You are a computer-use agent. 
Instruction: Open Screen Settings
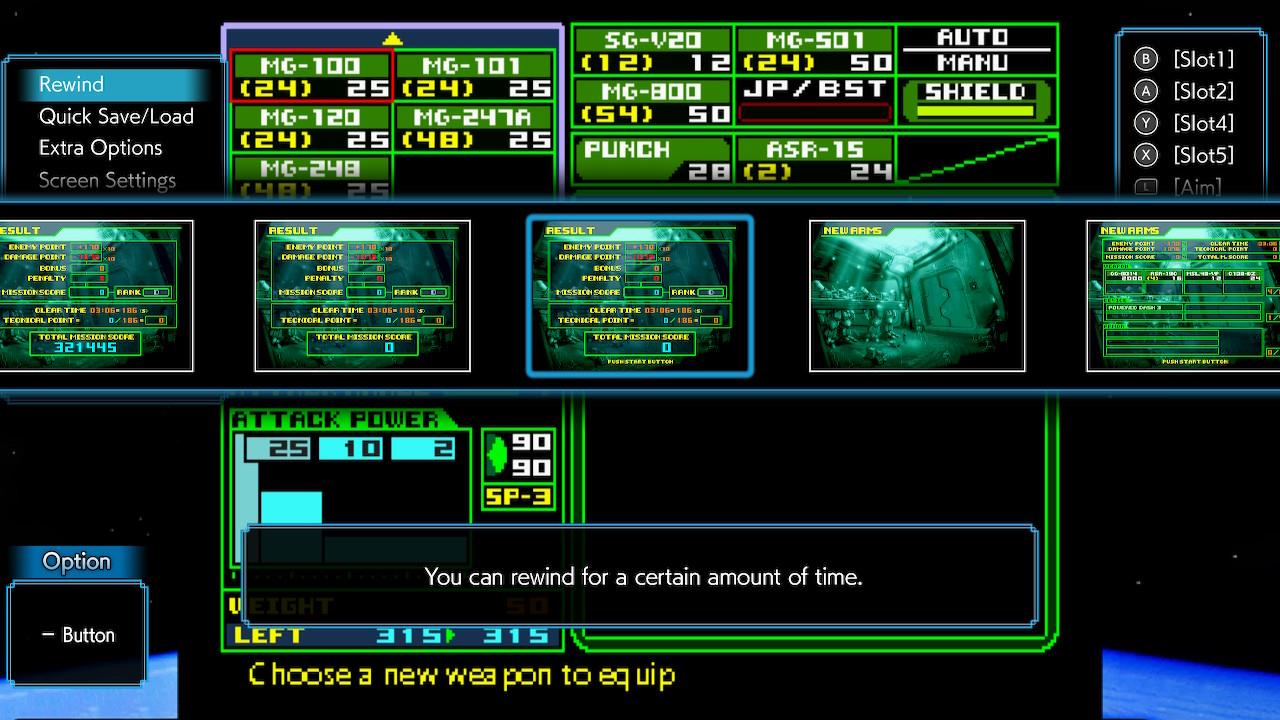coord(107,180)
